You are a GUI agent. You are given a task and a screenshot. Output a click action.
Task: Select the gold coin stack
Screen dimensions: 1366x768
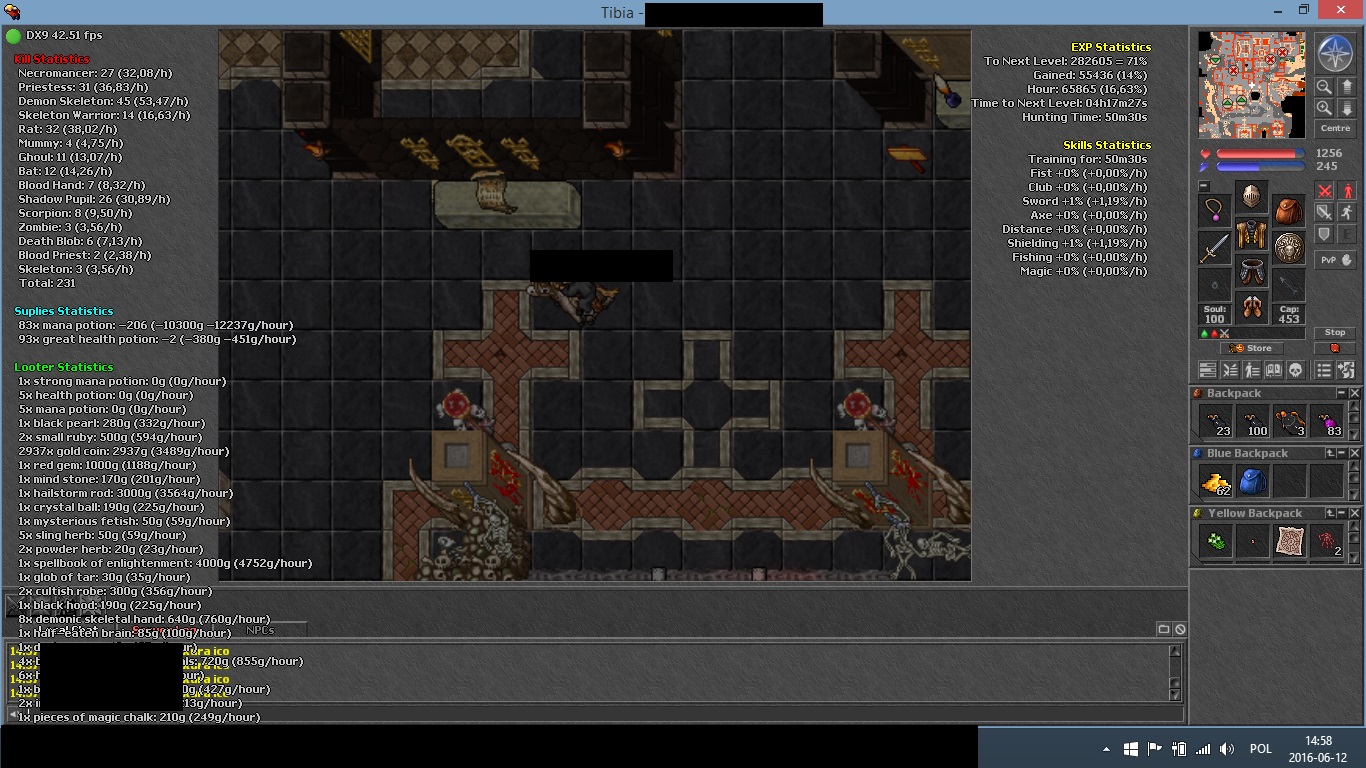[1216, 481]
